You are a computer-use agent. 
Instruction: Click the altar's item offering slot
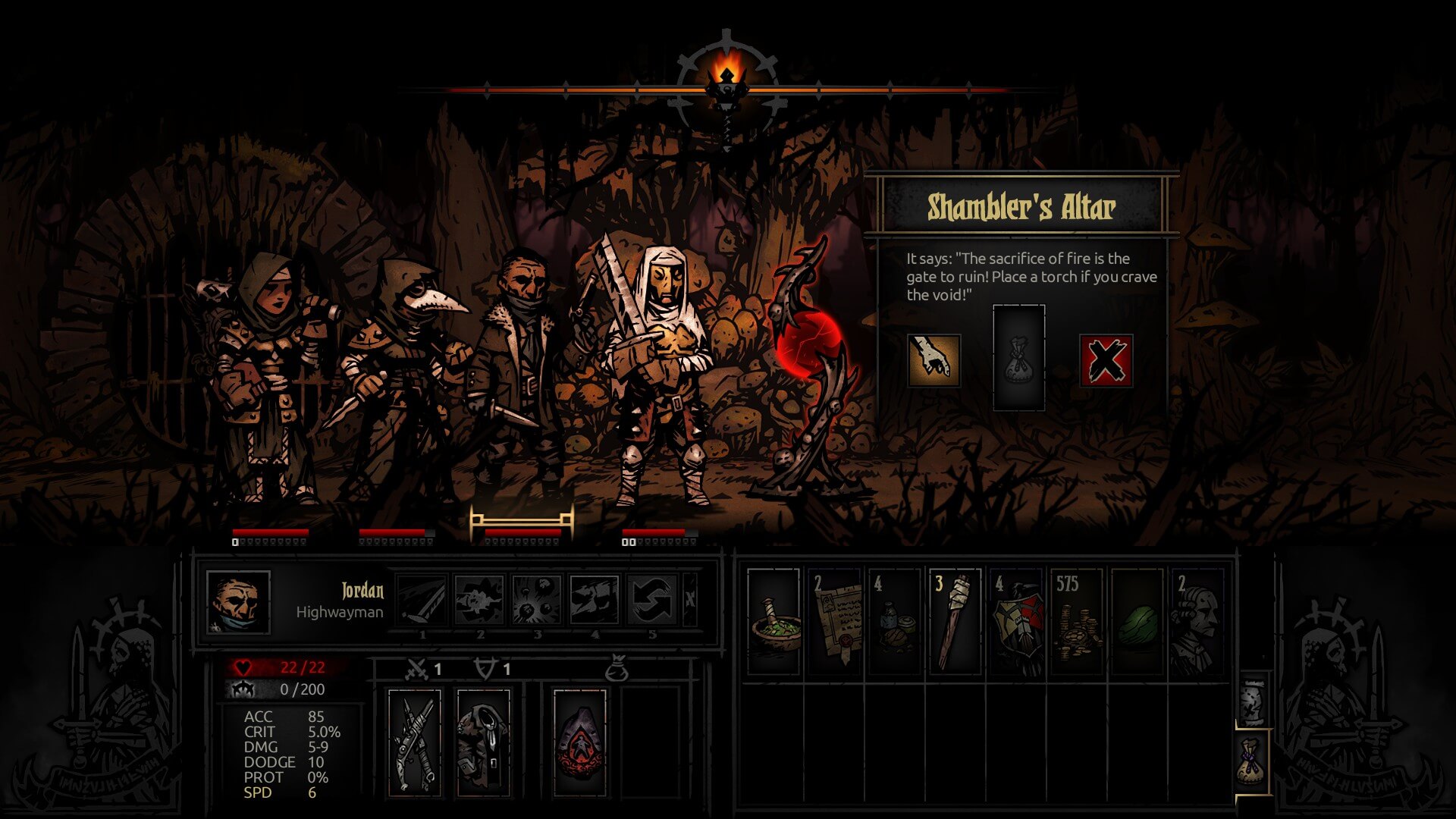tap(1018, 358)
